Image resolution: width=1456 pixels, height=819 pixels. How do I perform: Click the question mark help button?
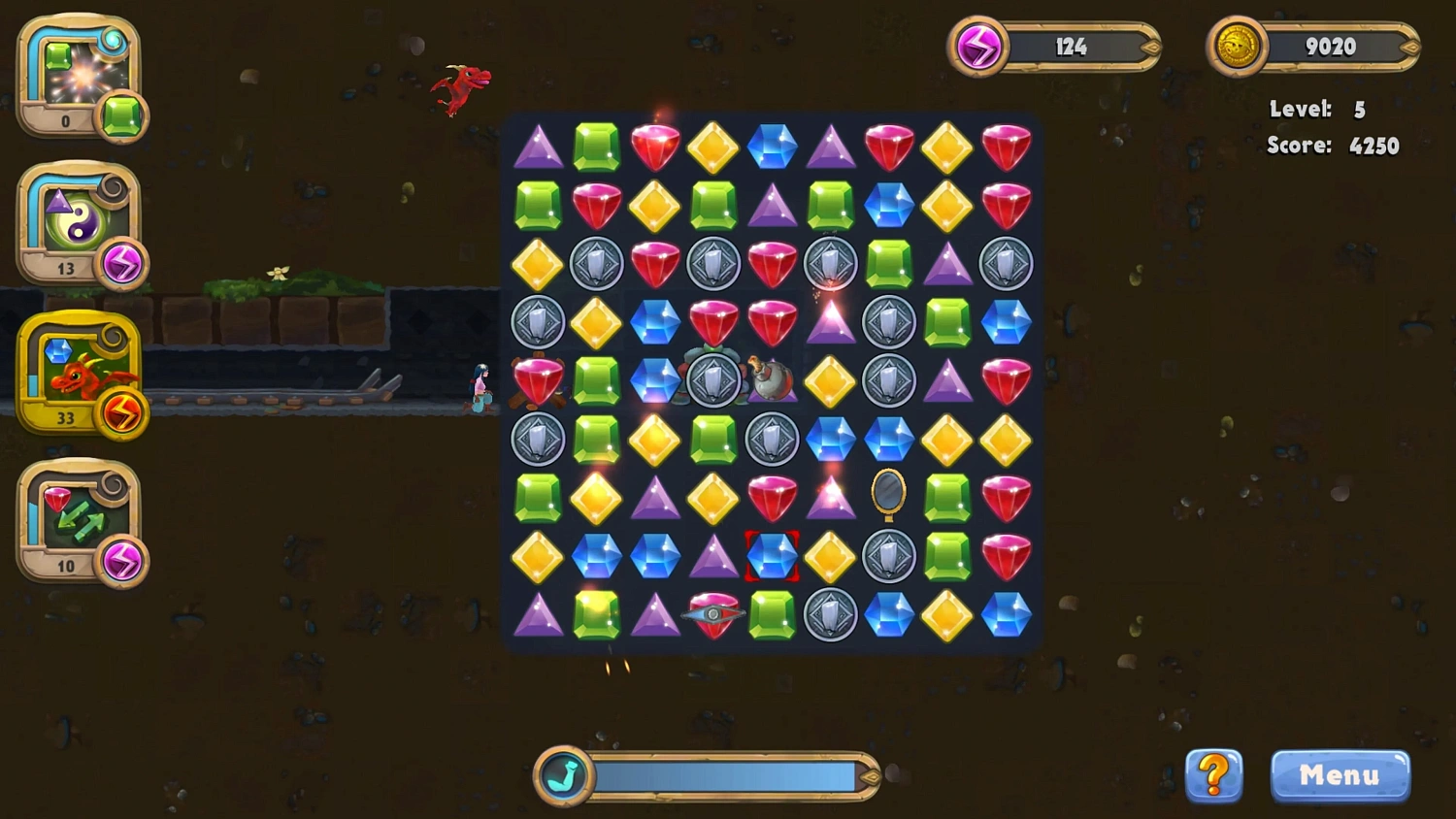[1213, 776]
